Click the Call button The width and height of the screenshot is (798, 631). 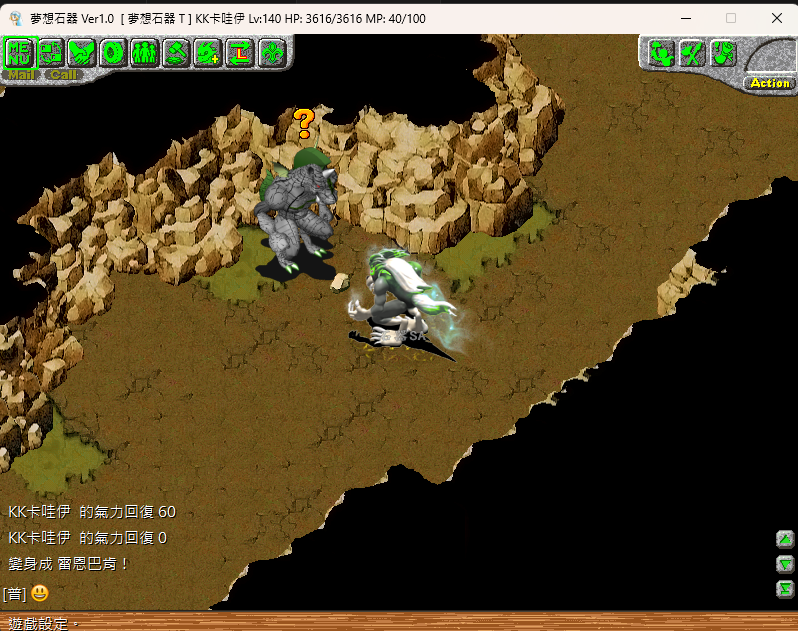(x=63, y=74)
